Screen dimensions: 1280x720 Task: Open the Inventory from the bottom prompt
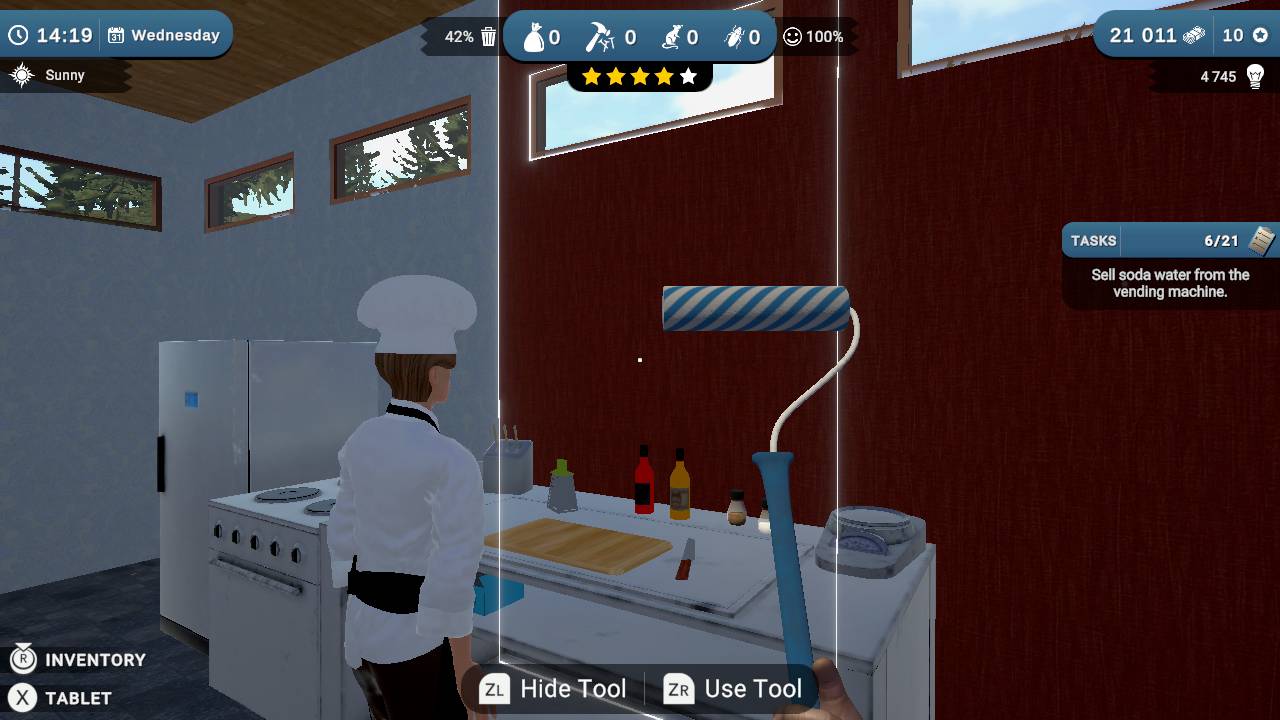point(80,660)
